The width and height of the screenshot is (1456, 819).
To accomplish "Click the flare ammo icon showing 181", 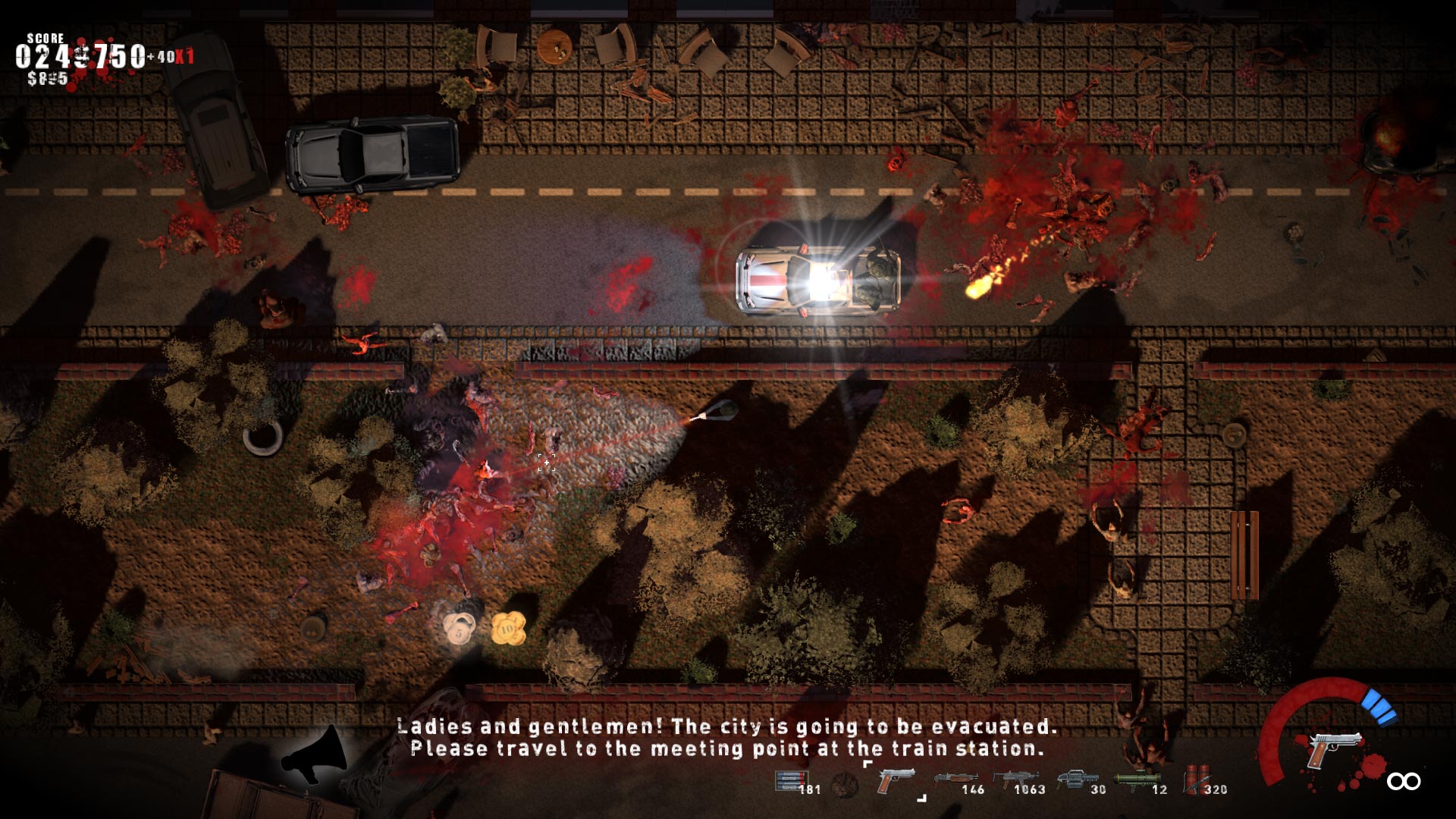I will tap(792, 780).
